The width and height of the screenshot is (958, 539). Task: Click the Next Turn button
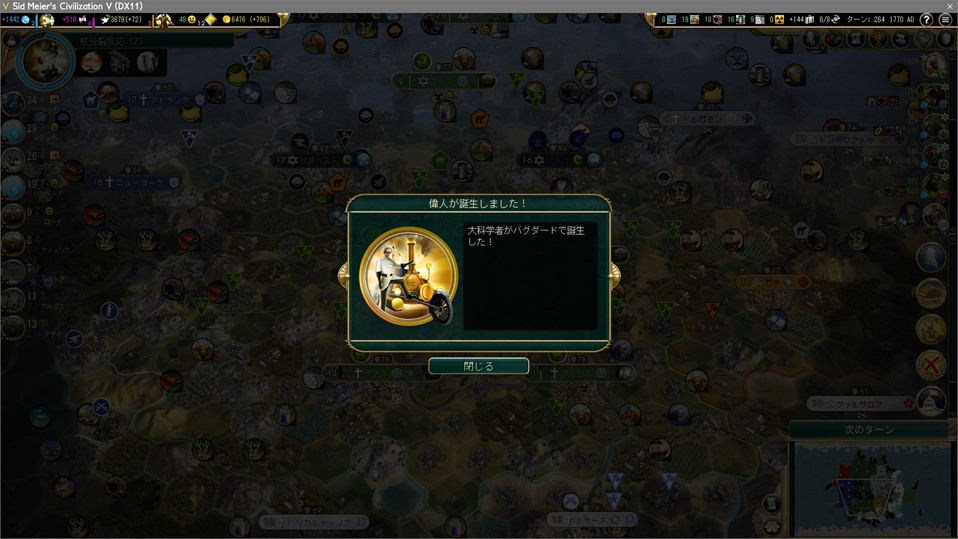coord(872,429)
